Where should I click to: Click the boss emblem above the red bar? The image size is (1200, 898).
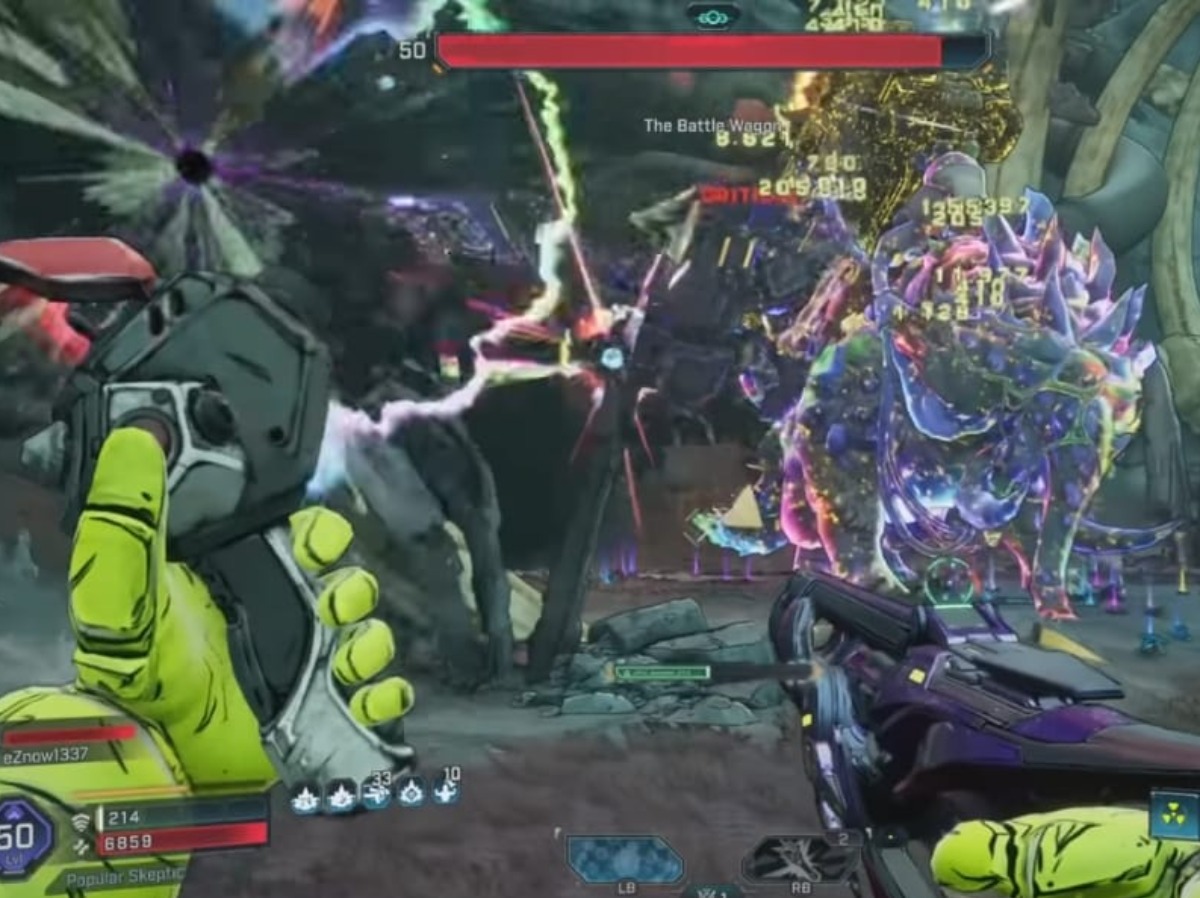click(713, 15)
